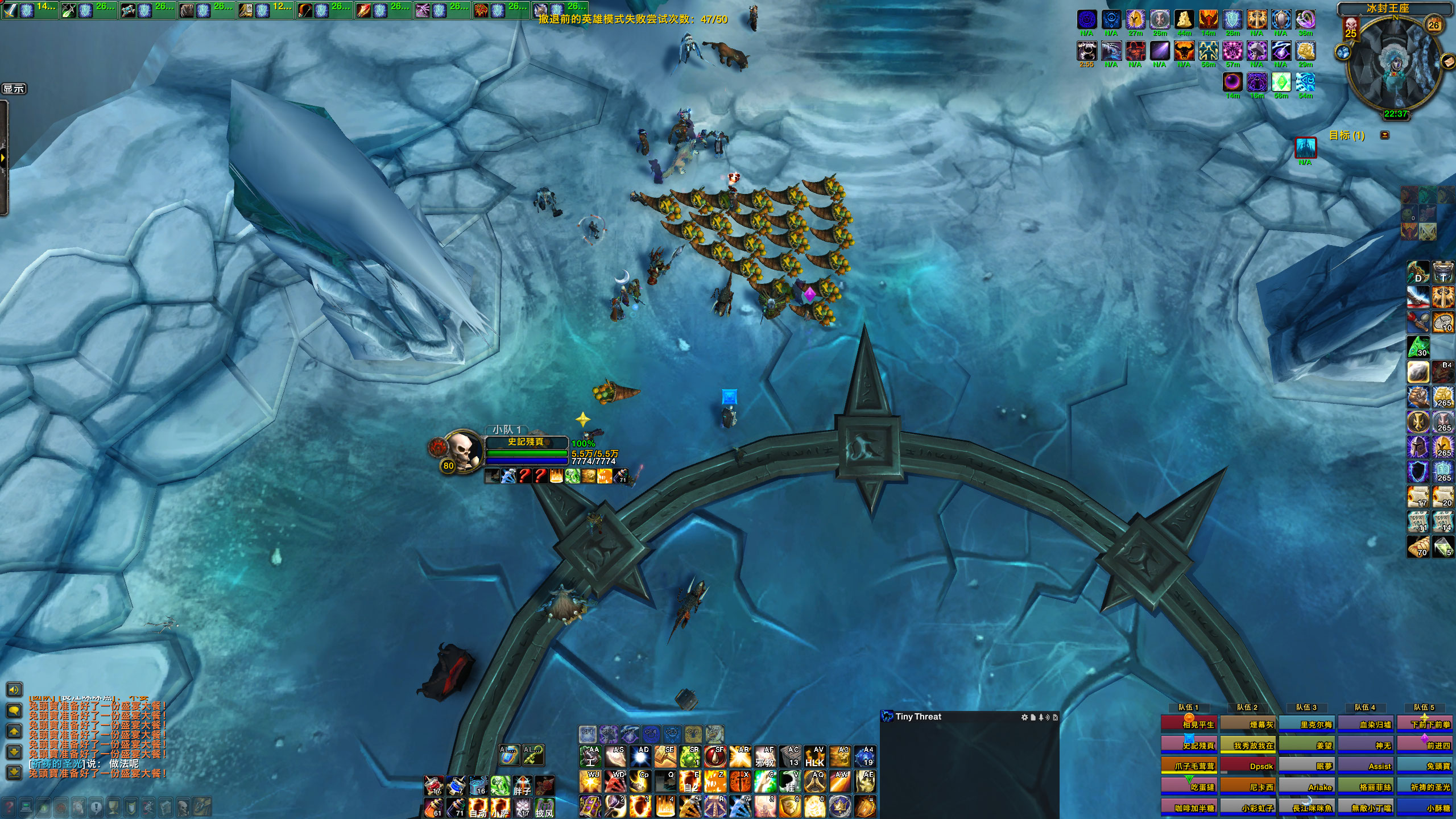The image size is (1456, 819).
Task: Open the help request question-mark micro button
Action: pyautogui.click(x=9, y=806)
